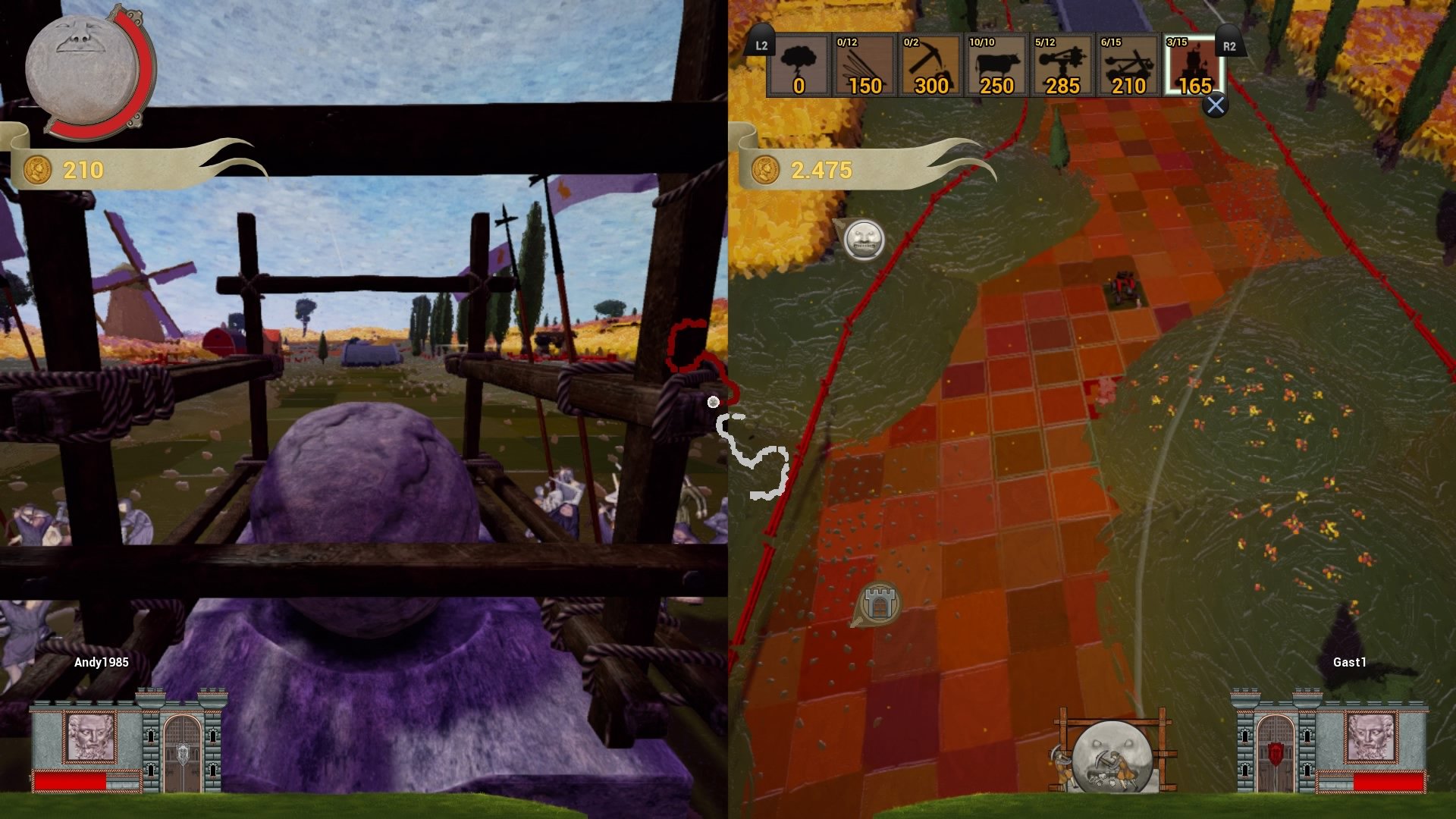Select the tree unit in the defense toolbar
Viewport: 1456px width, 819px height.
800,67
